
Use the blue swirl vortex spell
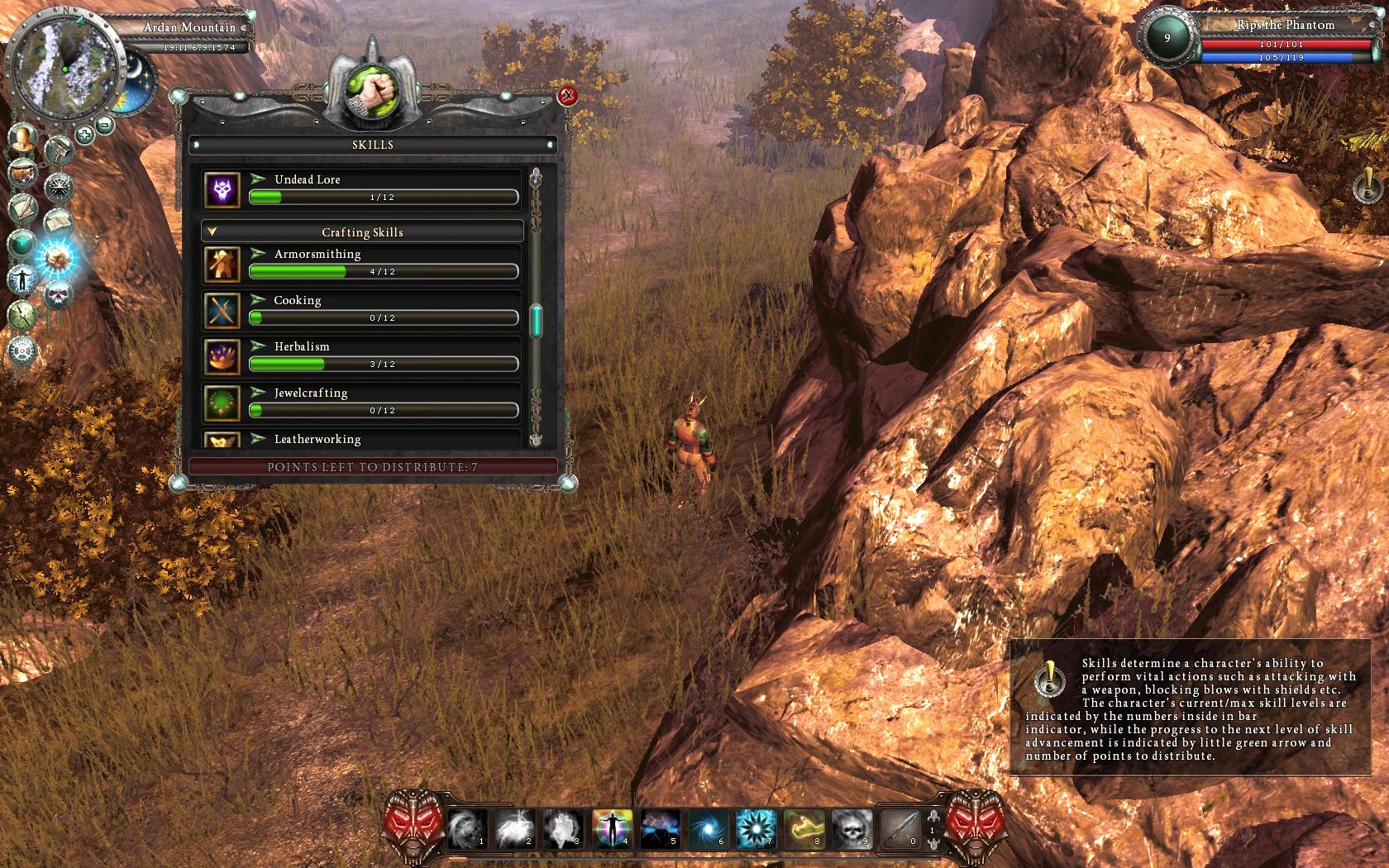click(x=708, y=828)
